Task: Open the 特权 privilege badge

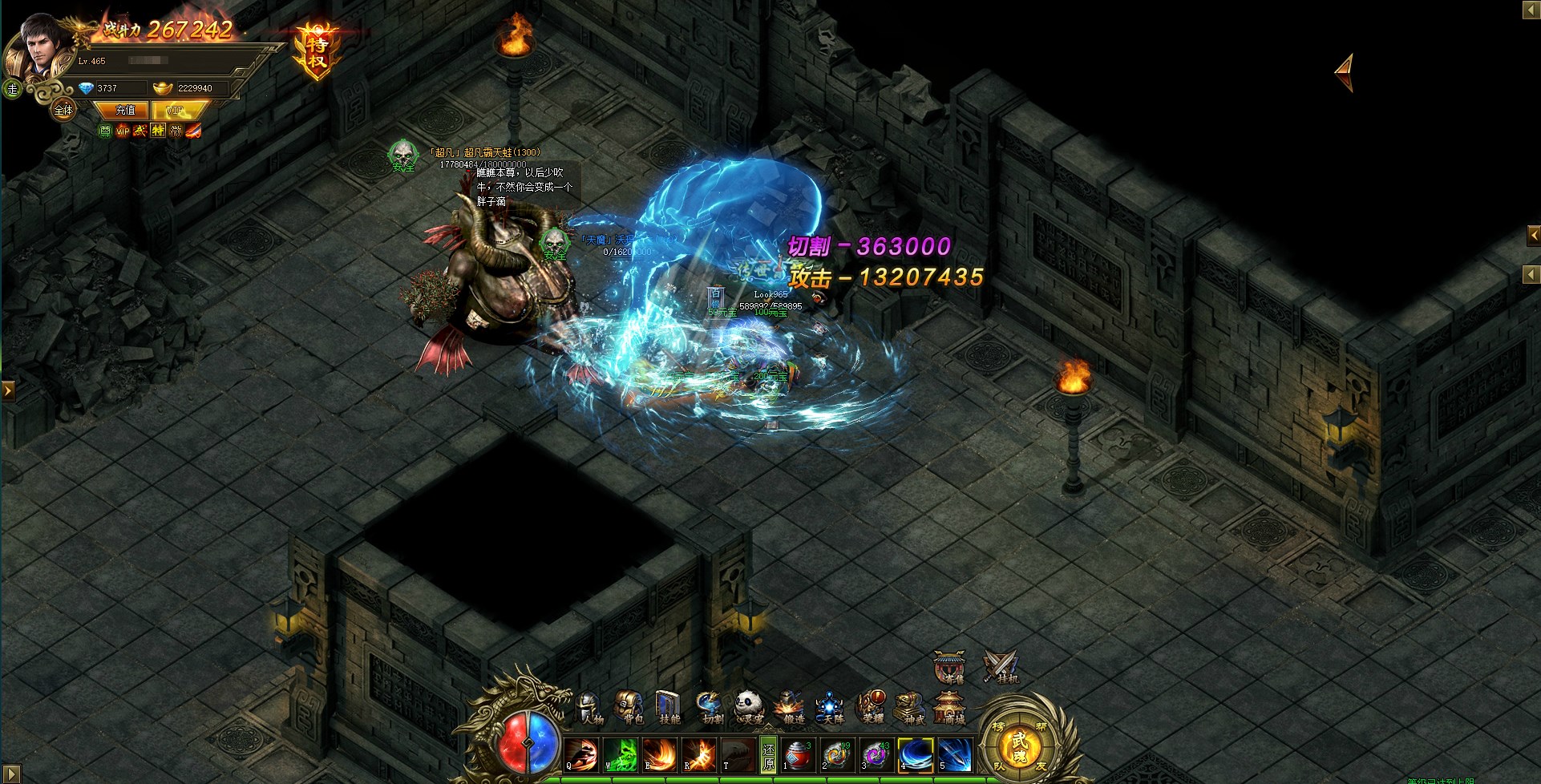Action: (318, 51)
